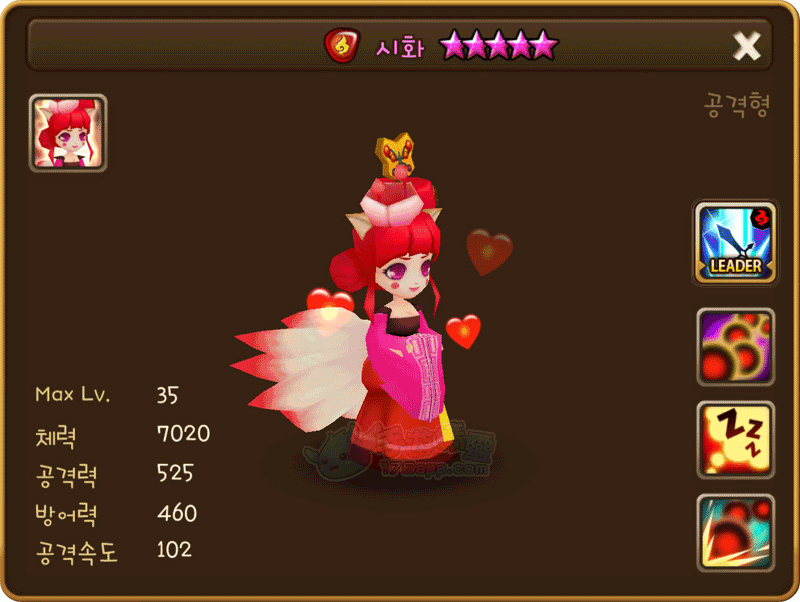Image resolution: width=800 pixels, height=602 pixels.
Task: Select the fox girl portrait thumbnail
Action: tap(68, 133)
